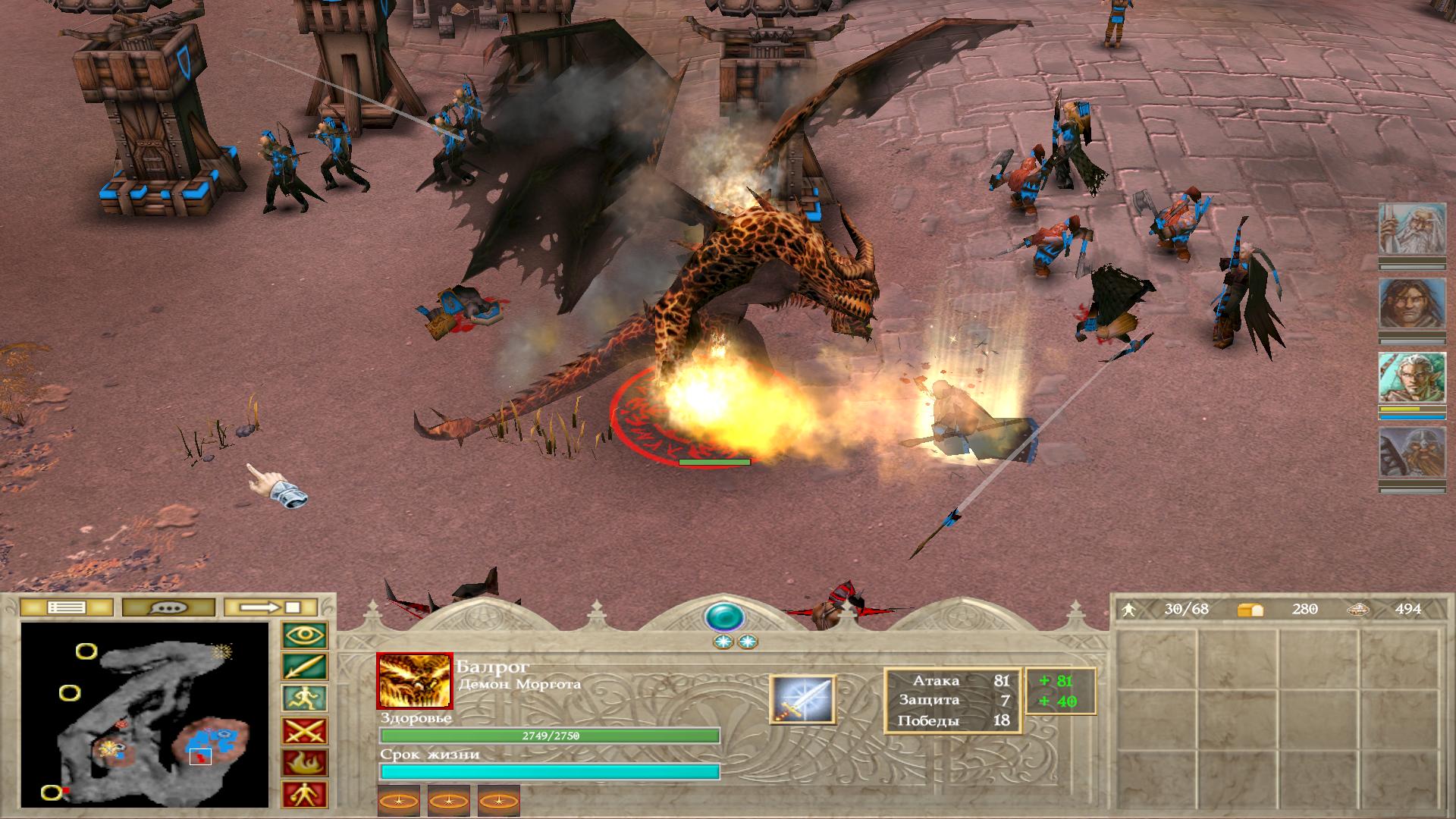Click the teal orb at panel top
The width and height of the screenshot is (1456, 819).
coord(724,617)
